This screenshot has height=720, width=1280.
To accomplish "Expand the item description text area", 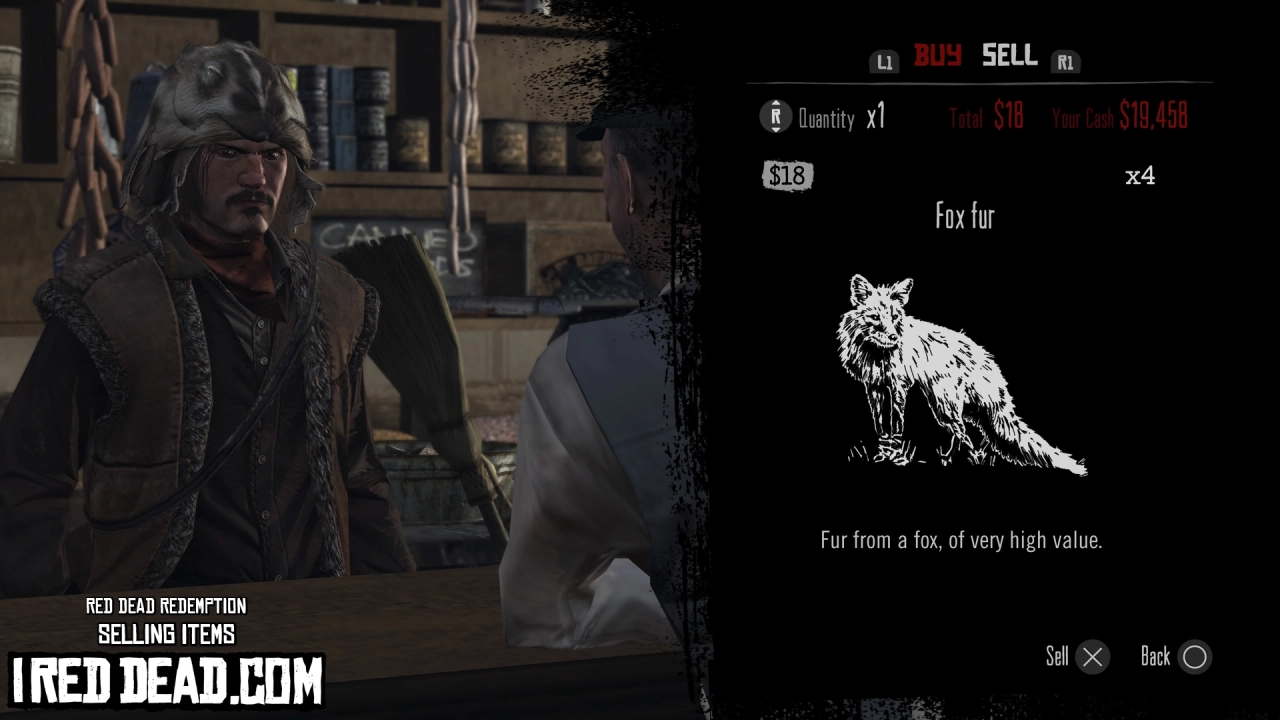I will pyautogui.click(x=962, y=538).
